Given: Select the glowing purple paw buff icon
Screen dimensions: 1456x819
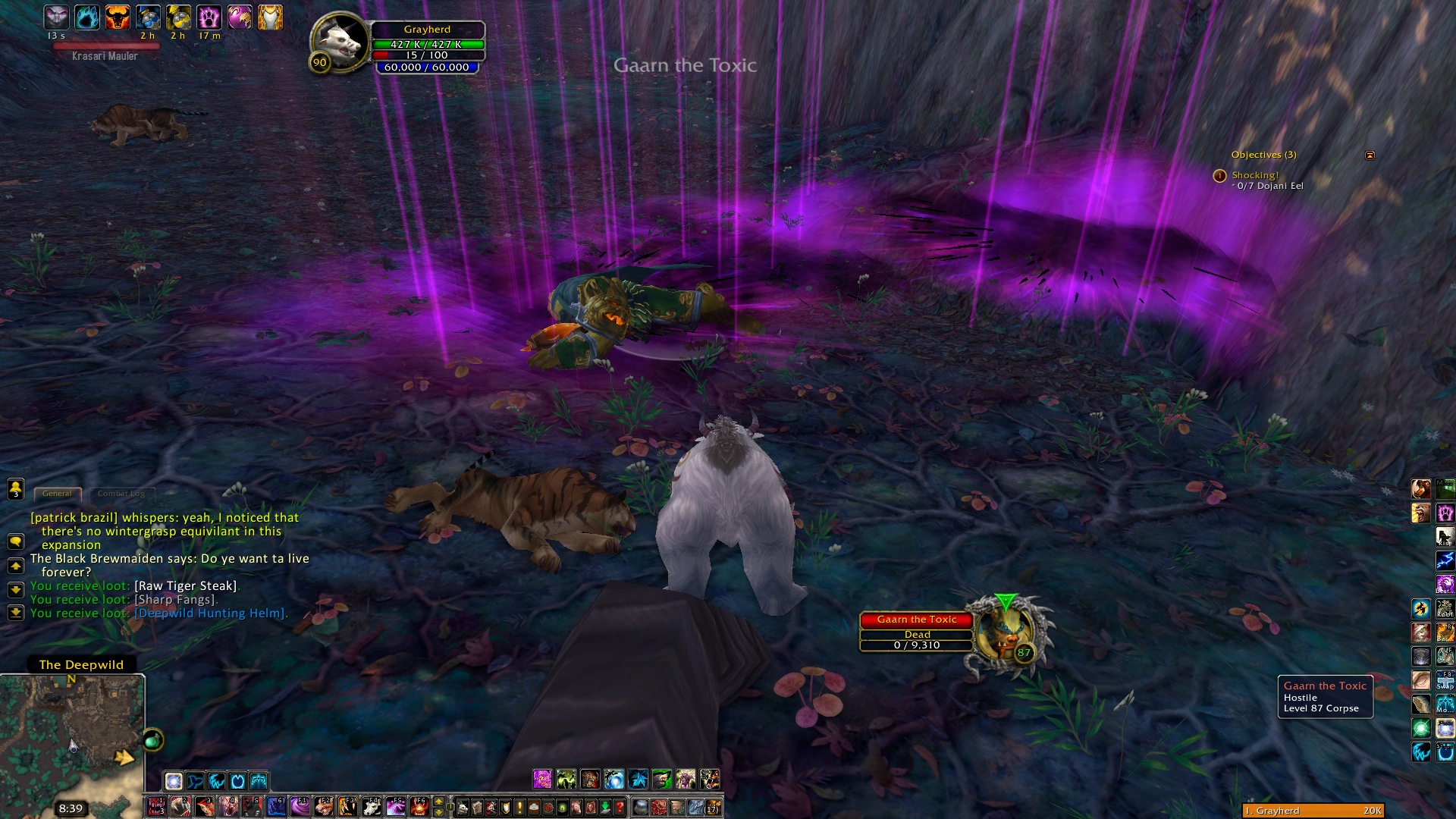Looking at the screenshot, I should point(209,17).
